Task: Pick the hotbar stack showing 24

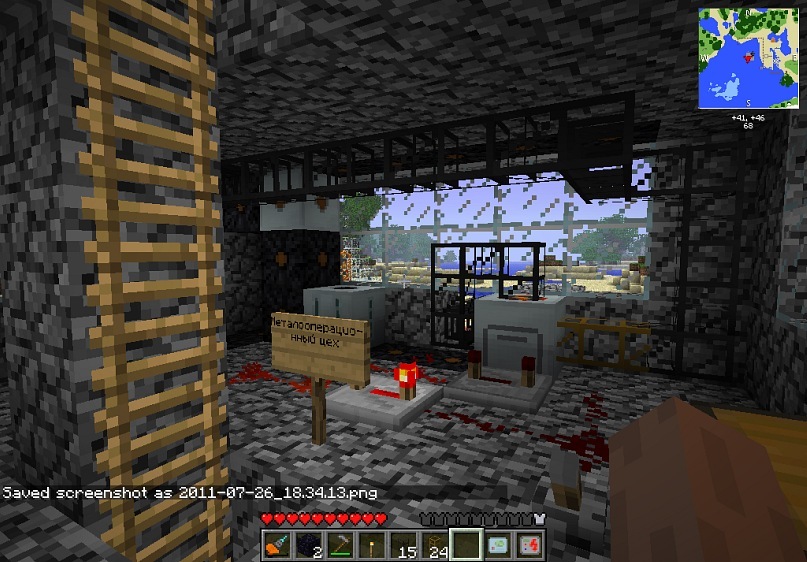Action: pyautogui.click(x=435, y=544)
